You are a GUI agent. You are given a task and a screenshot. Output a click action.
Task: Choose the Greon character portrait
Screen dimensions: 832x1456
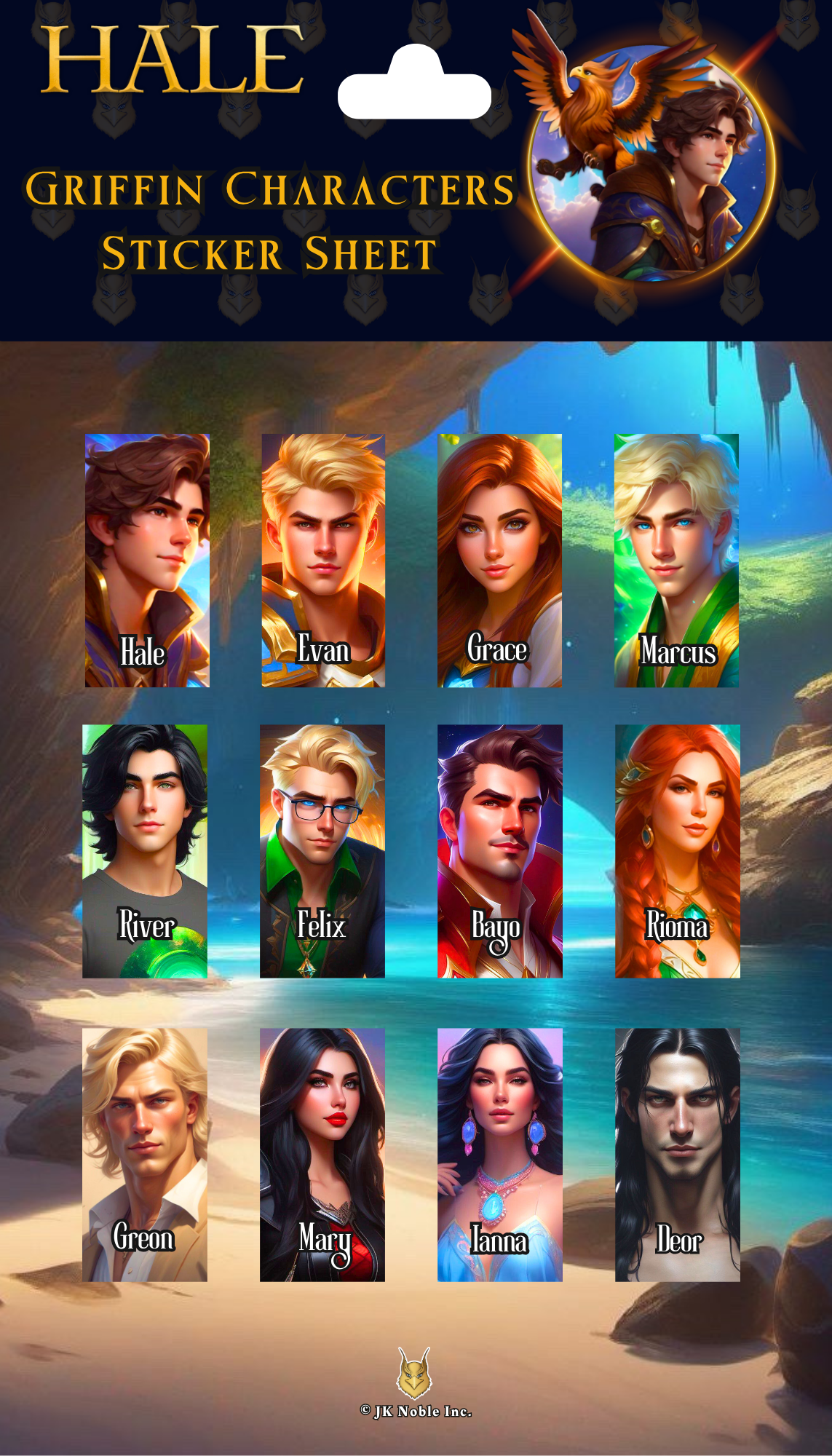145,1155
